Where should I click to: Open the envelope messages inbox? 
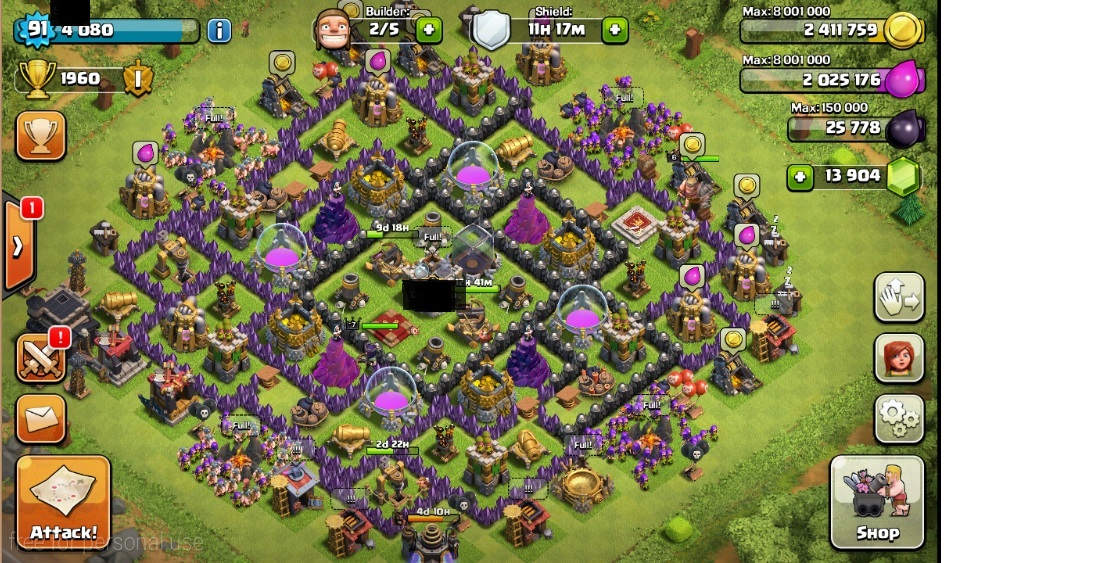[x=41, y=419]
